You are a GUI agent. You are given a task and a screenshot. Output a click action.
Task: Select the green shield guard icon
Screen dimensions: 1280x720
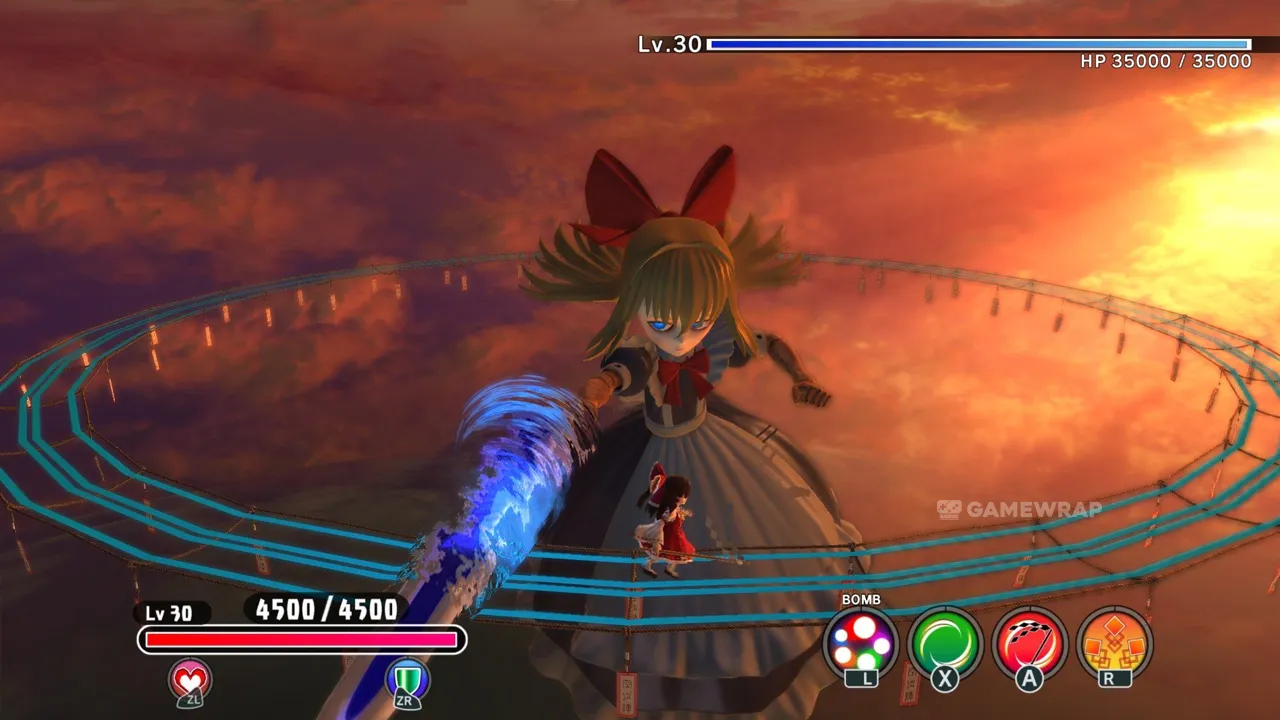407,680
